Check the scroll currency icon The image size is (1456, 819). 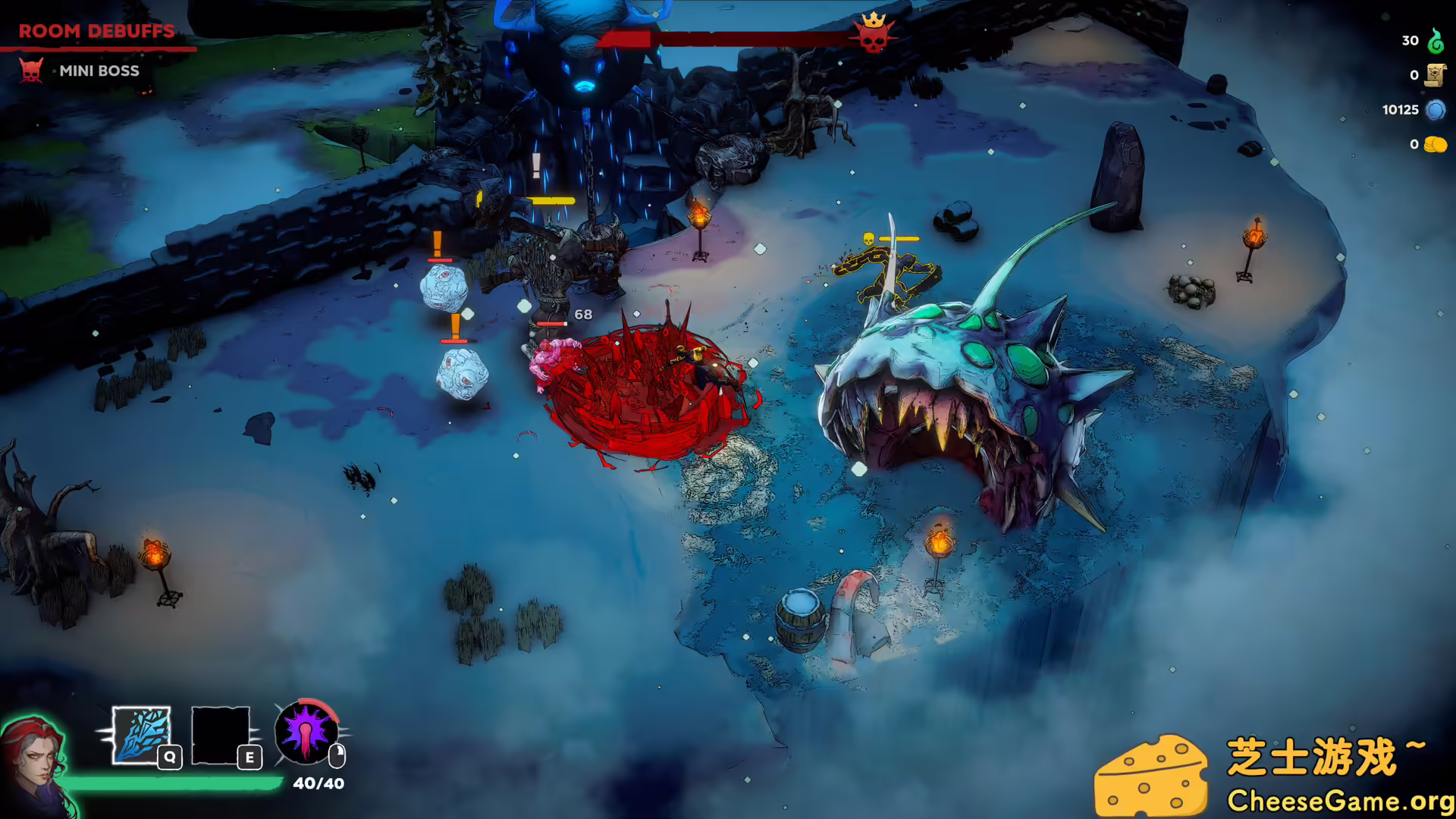click(x=1435, y=75)
